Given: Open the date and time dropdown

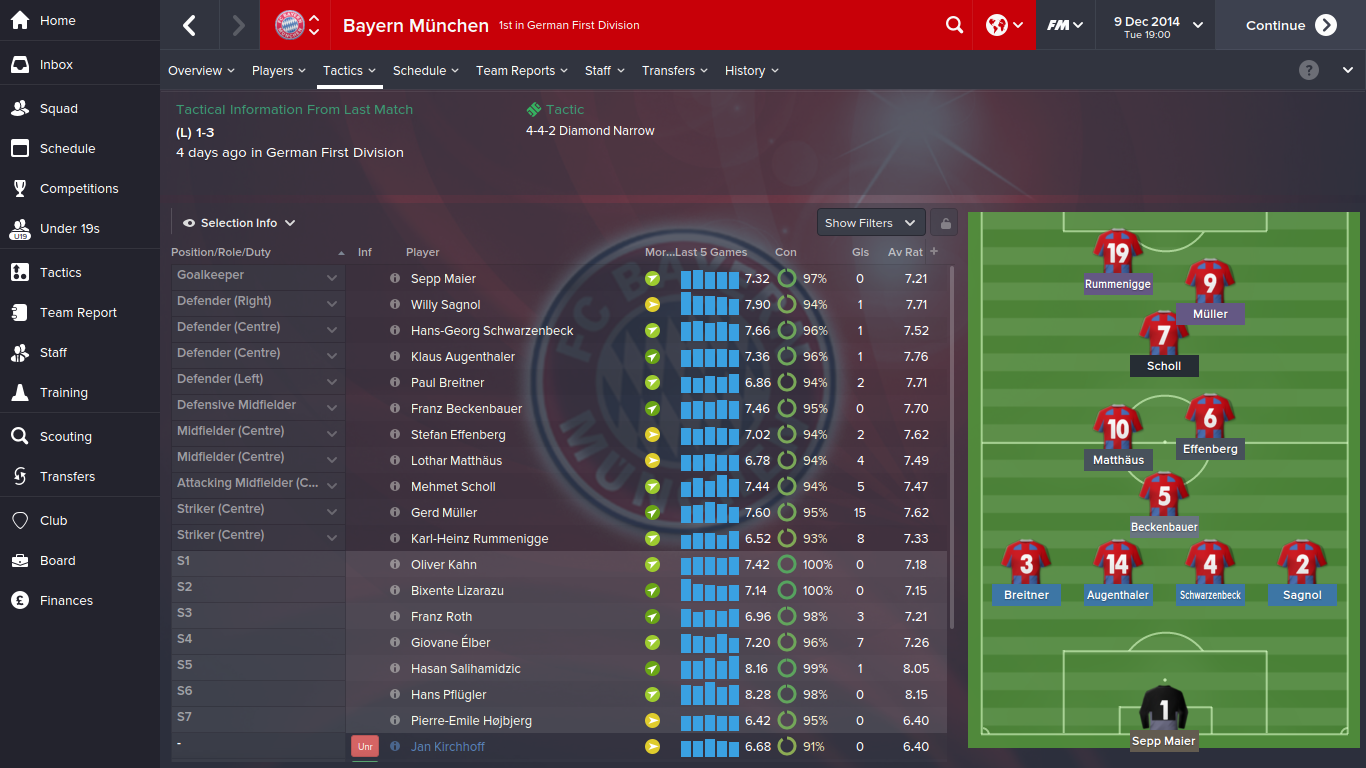Looking at the screenshot, I should pos(1157,25).
